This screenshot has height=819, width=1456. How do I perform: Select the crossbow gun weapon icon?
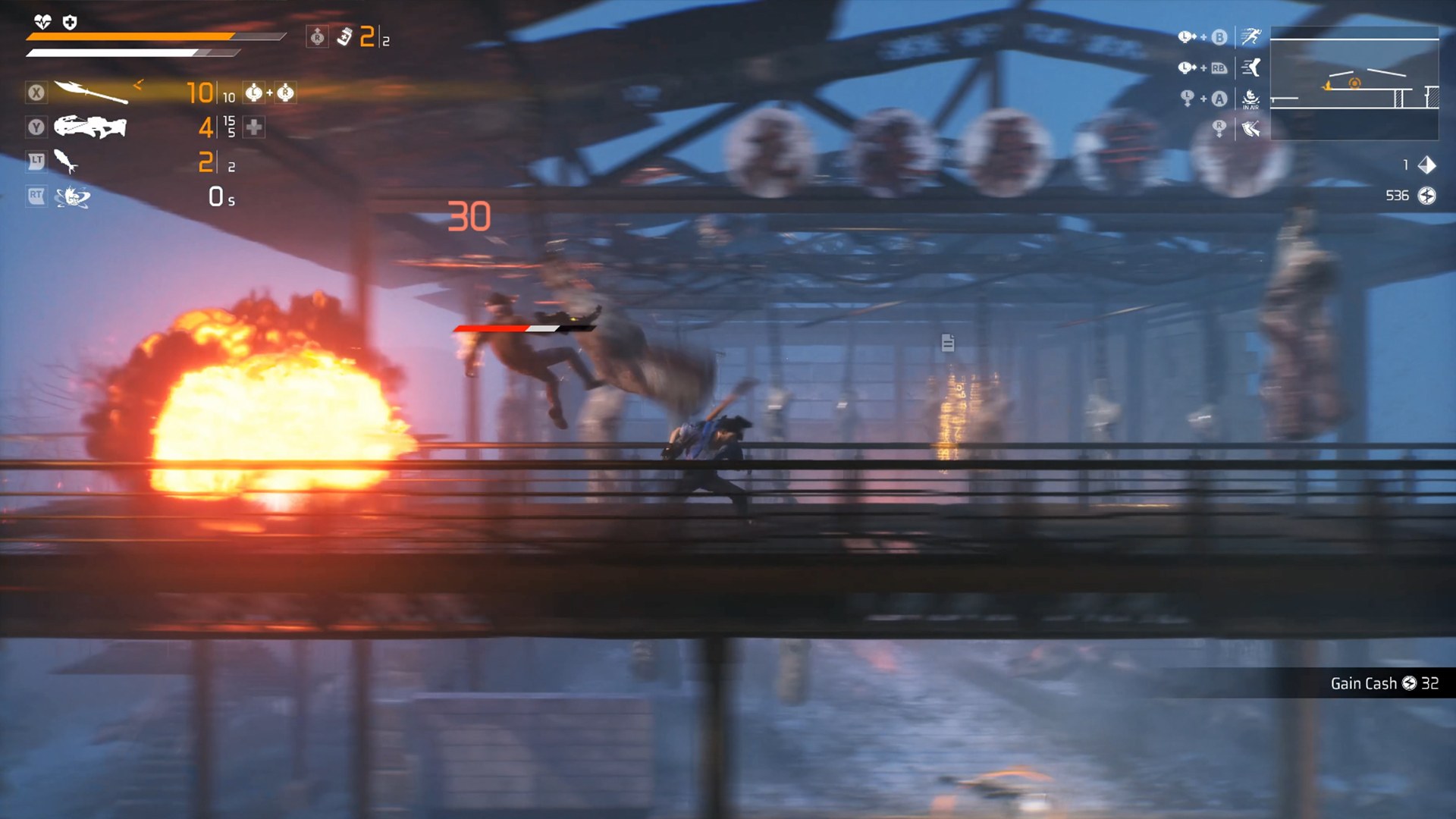pos(90,127)
